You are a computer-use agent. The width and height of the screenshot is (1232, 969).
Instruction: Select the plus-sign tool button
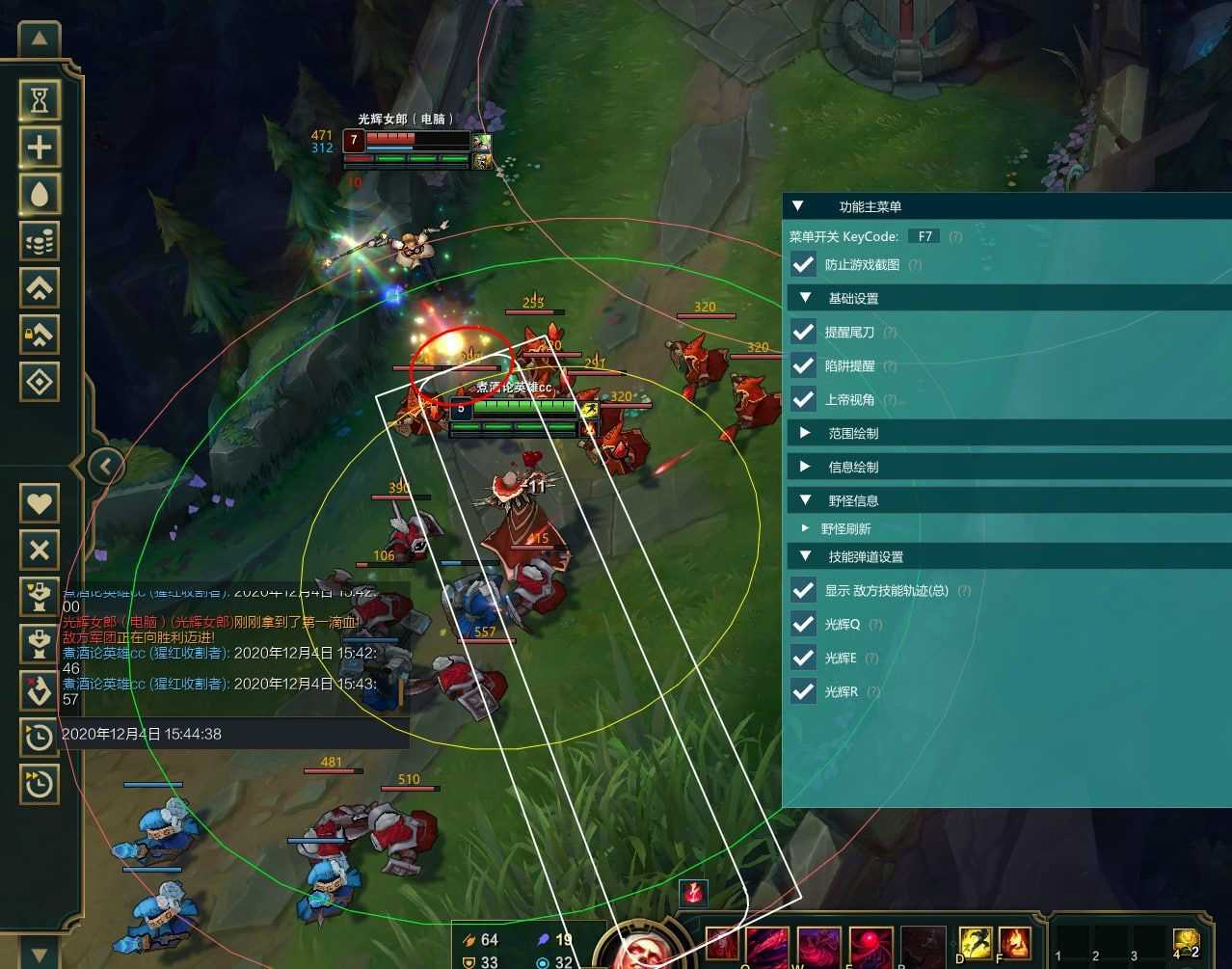[40, 148]
